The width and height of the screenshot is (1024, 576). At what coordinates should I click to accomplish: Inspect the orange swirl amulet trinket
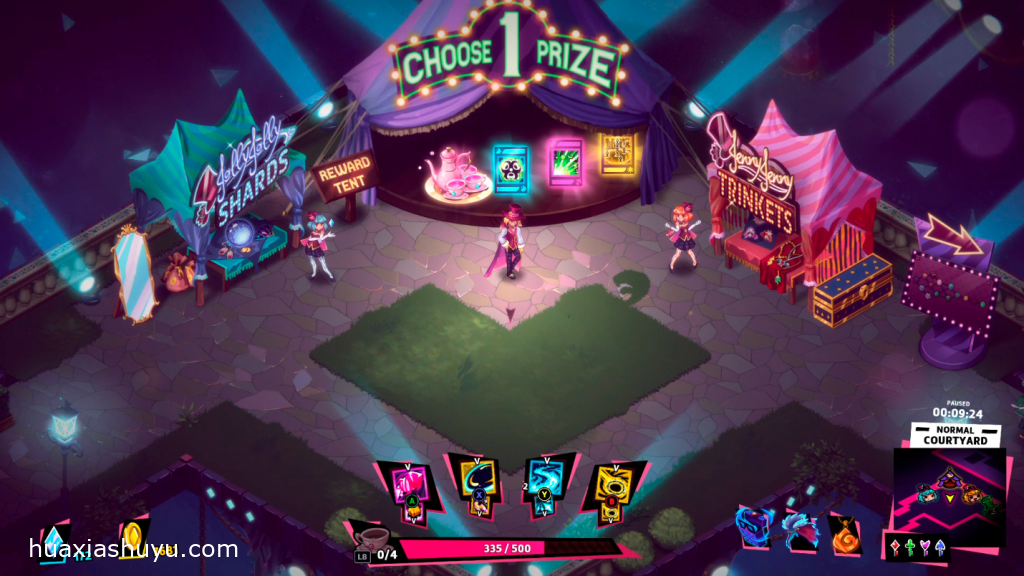click(843, 530)
